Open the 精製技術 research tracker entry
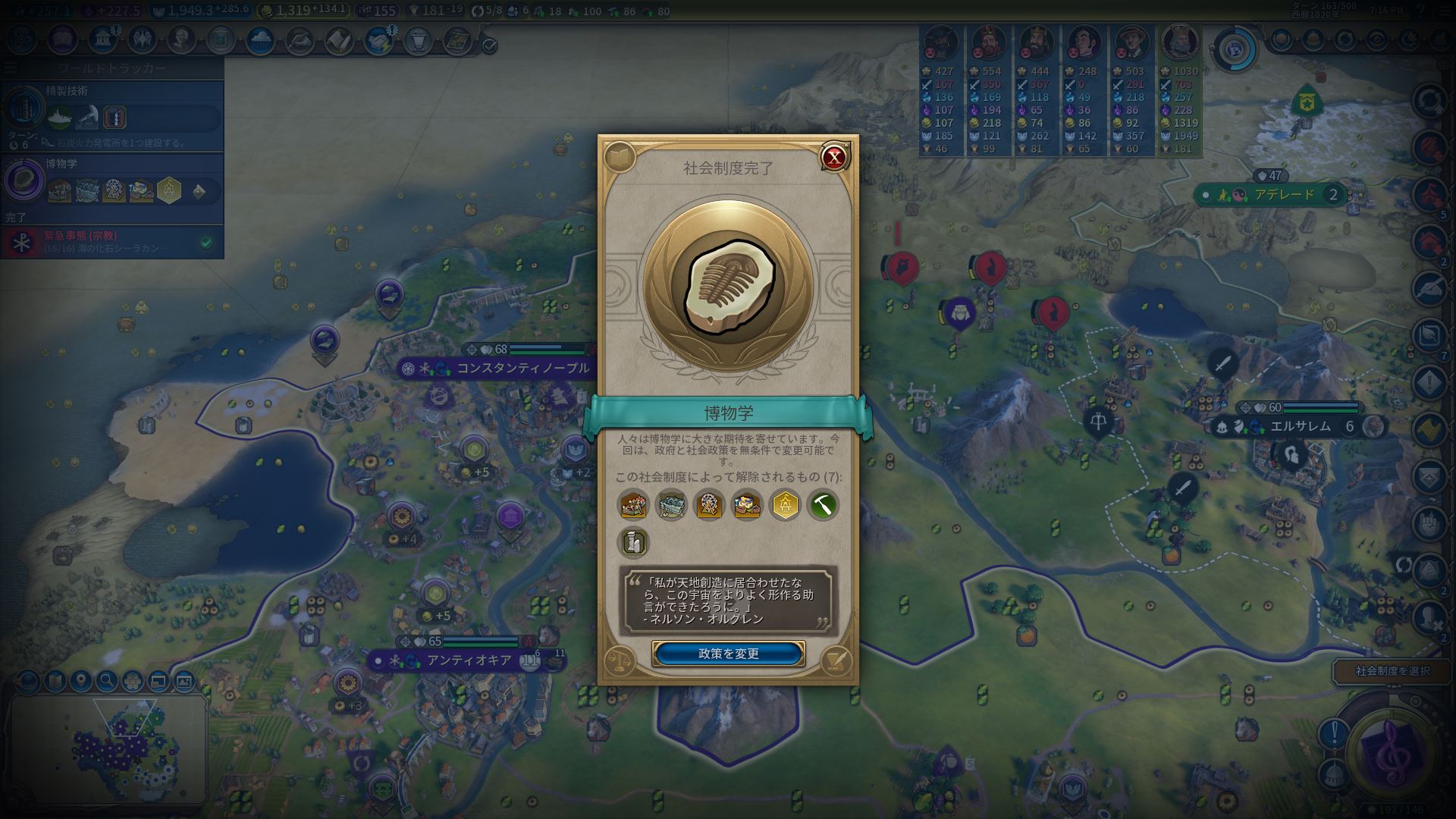 click(x=112, y=110)
